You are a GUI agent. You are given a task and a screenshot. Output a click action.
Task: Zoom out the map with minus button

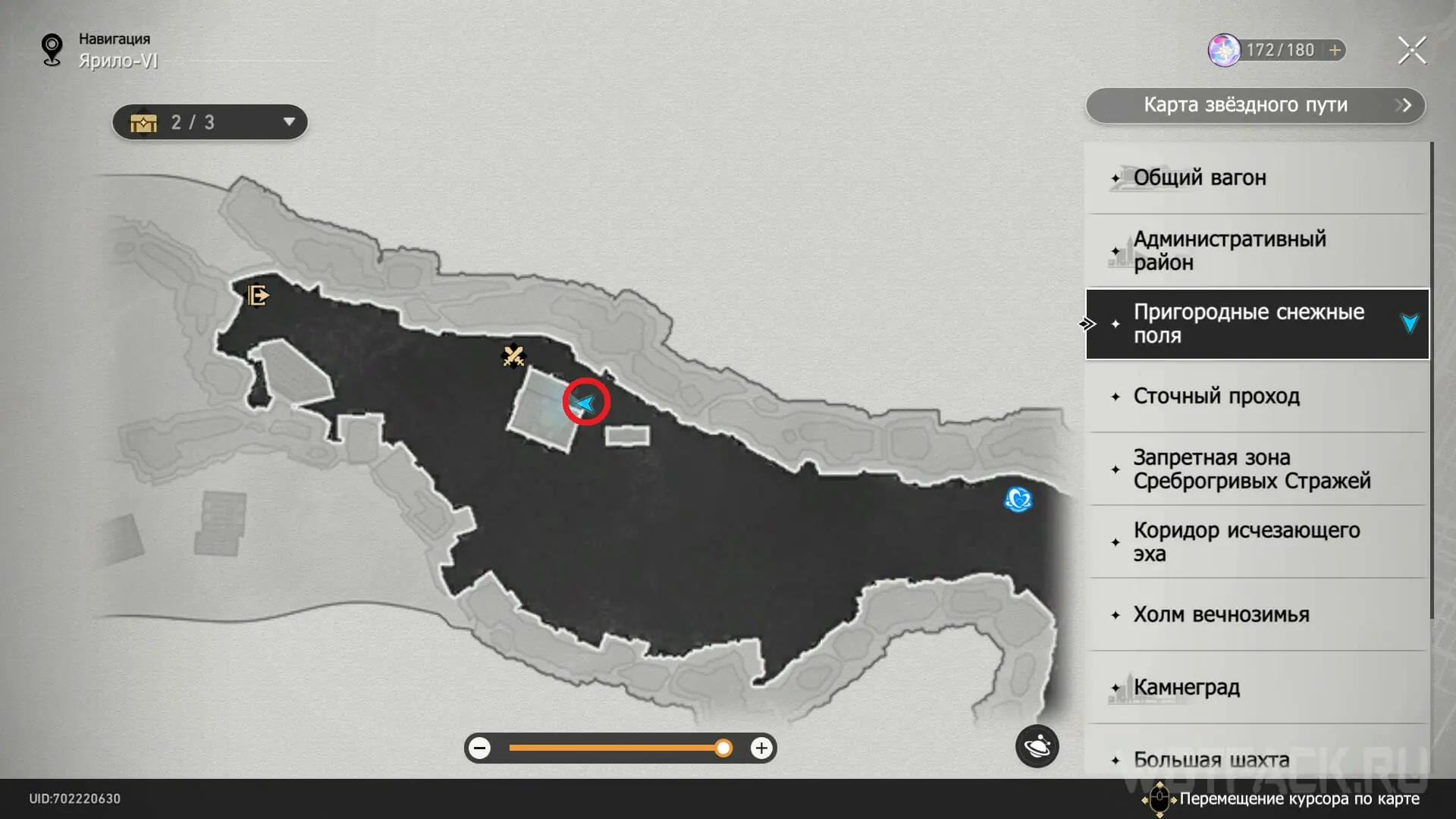479,748
